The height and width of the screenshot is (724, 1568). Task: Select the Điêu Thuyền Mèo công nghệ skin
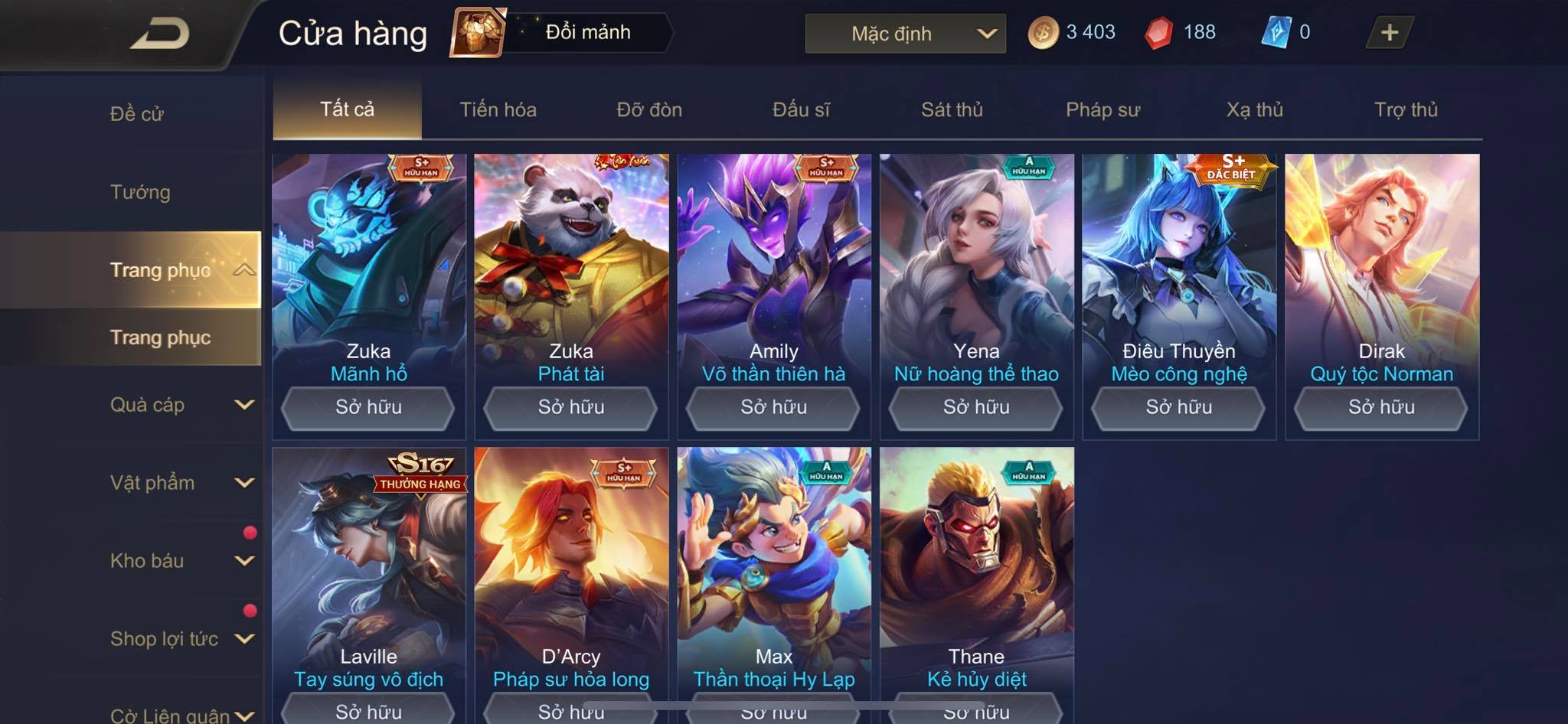1178,268
